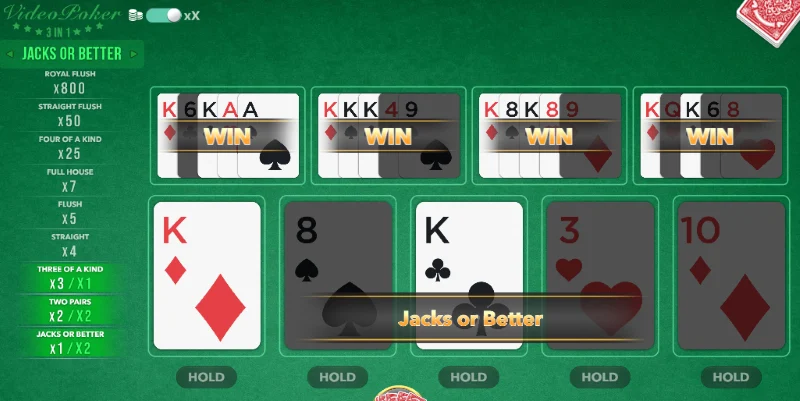
Task: Hit HOLD under the King of clubs
Action: point(468,377)
